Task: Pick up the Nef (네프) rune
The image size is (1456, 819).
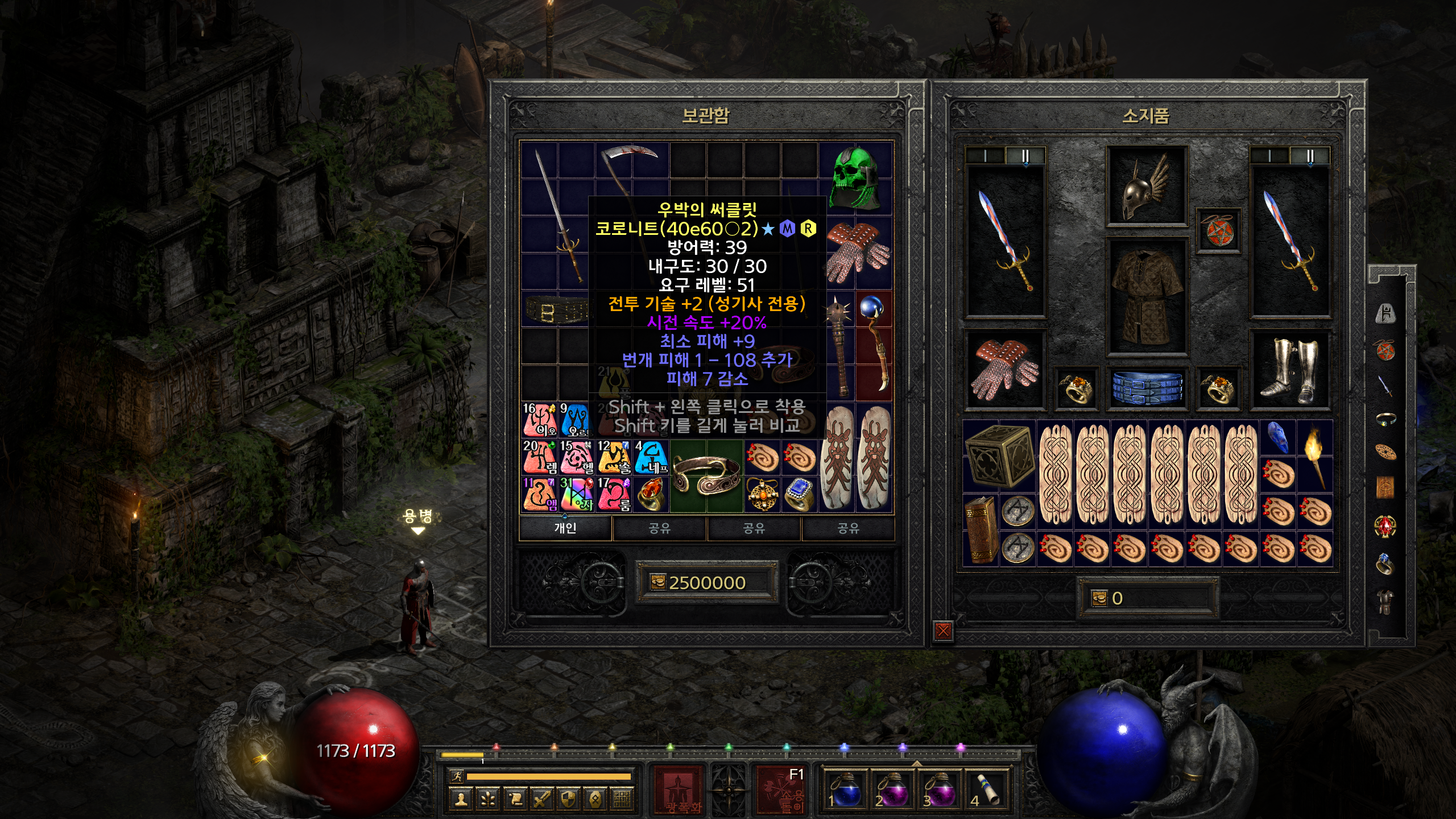Action: click(651, 457)
